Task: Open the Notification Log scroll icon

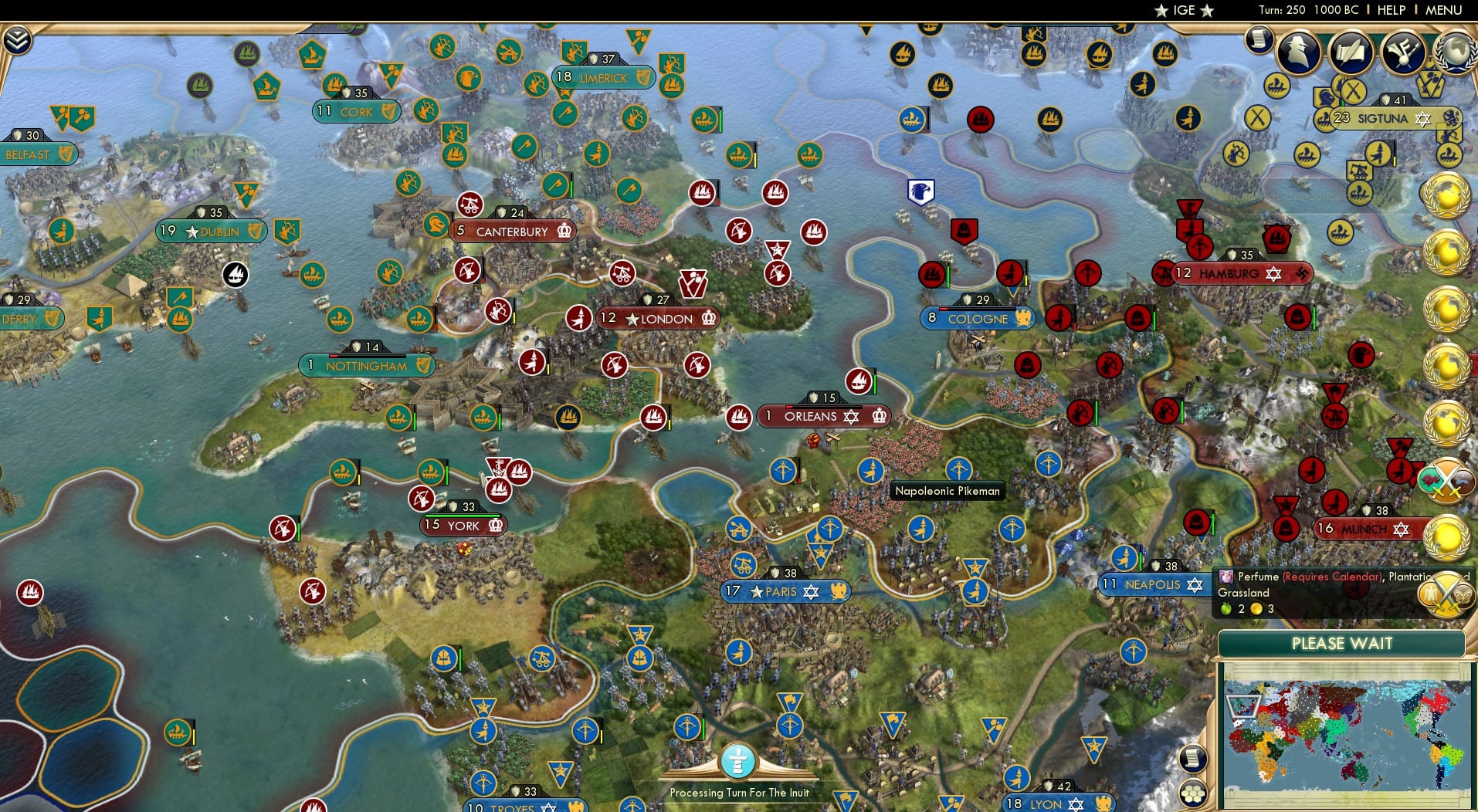Action: [x=1259, y=40]
